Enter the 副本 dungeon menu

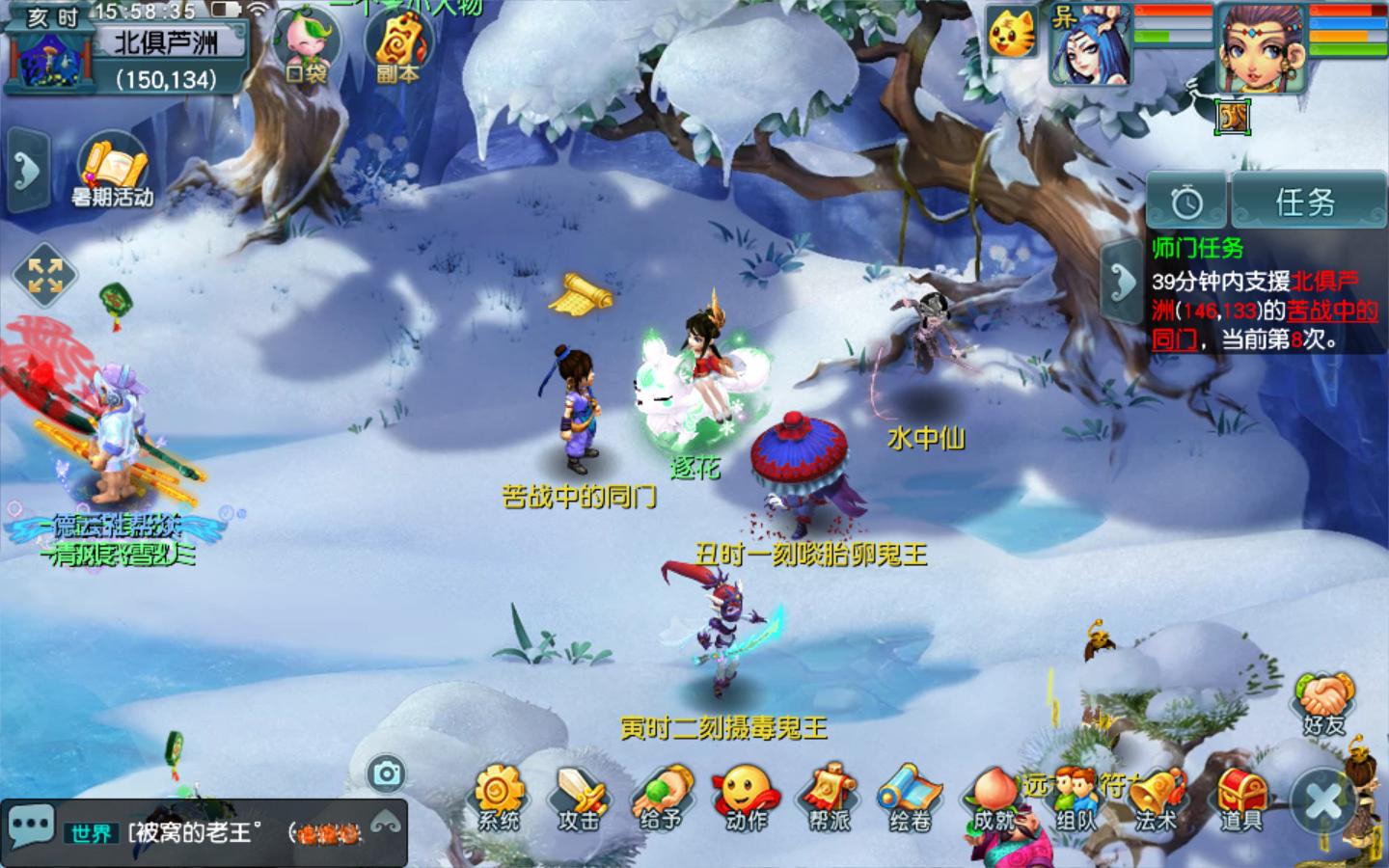397,46
